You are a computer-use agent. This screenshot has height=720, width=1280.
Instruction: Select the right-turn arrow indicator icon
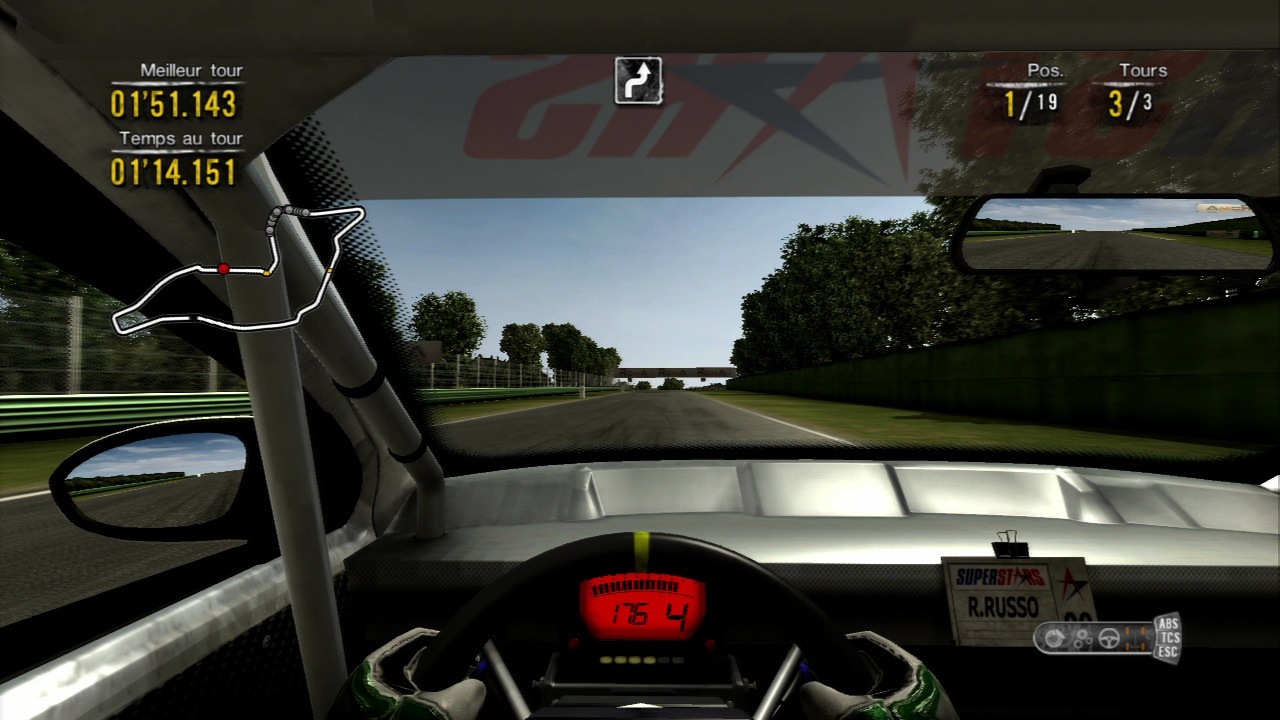coord(638,81)
